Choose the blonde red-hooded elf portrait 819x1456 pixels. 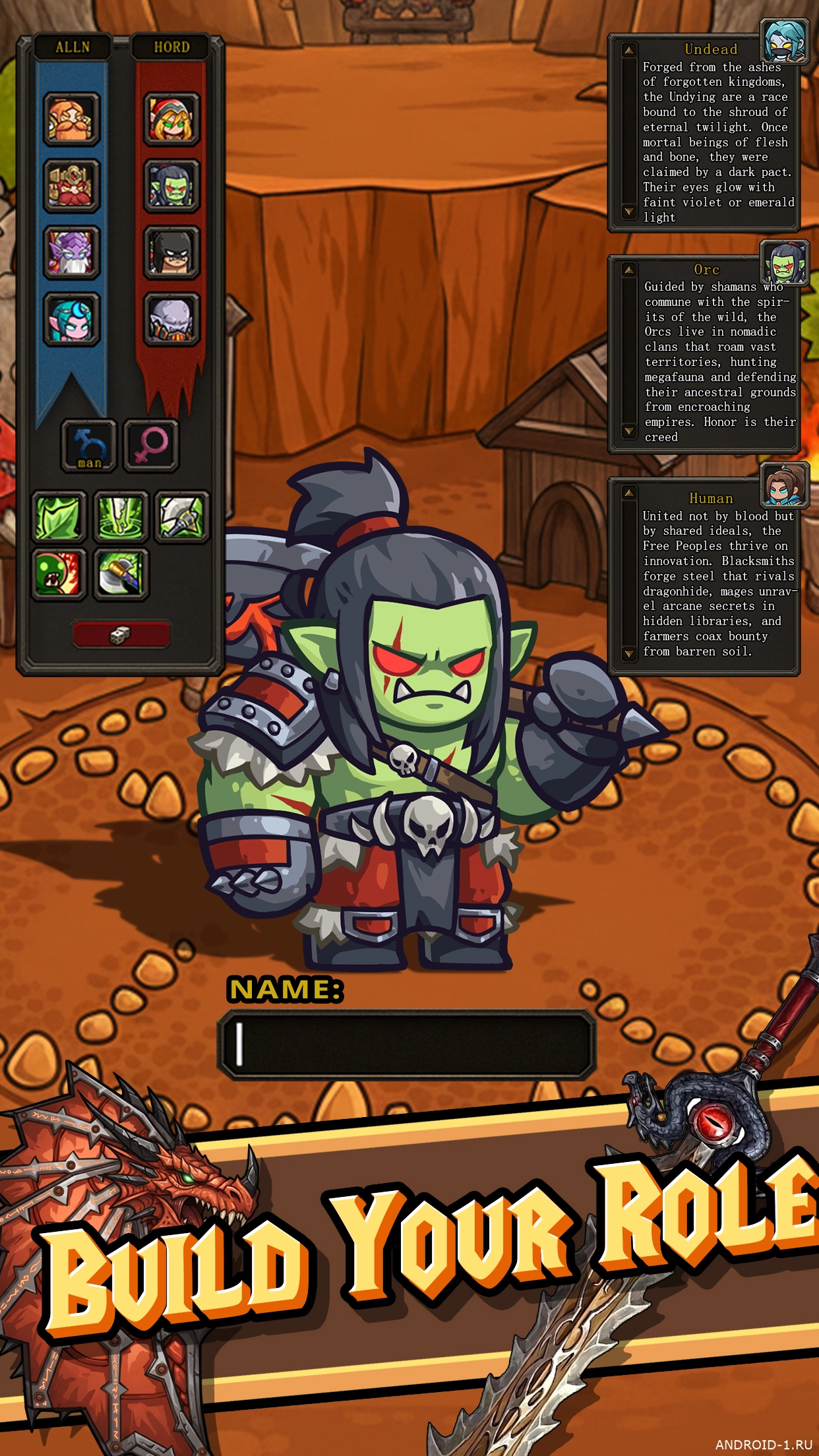171,119
